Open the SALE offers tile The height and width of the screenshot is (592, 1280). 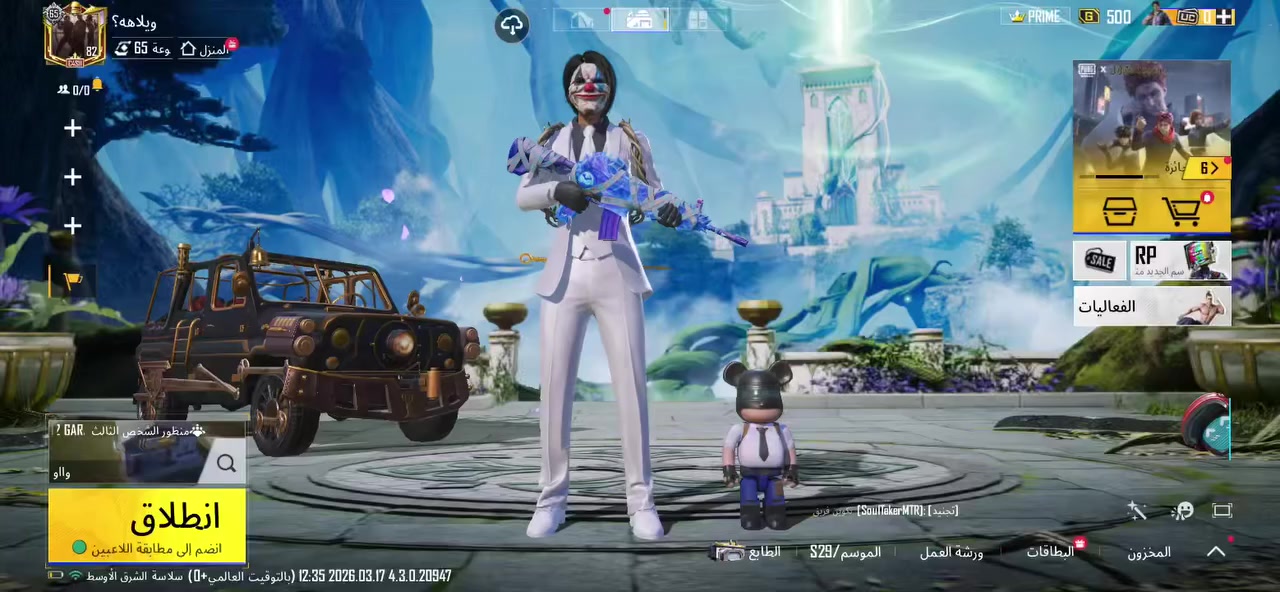coord(1100,260)
